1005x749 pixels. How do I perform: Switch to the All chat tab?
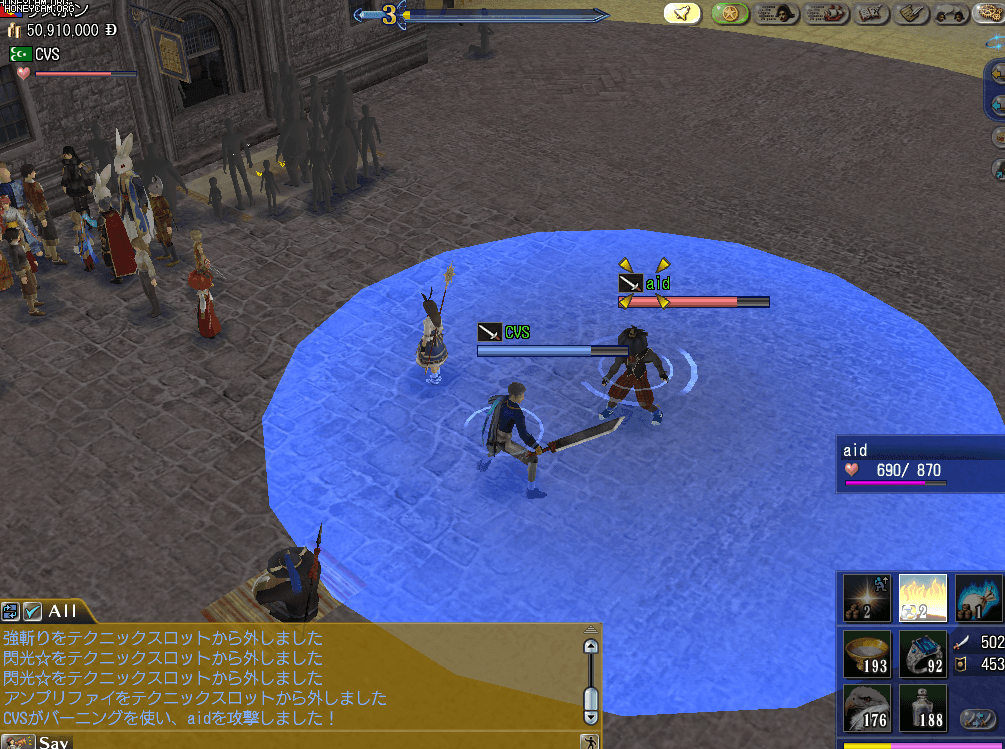61,611
